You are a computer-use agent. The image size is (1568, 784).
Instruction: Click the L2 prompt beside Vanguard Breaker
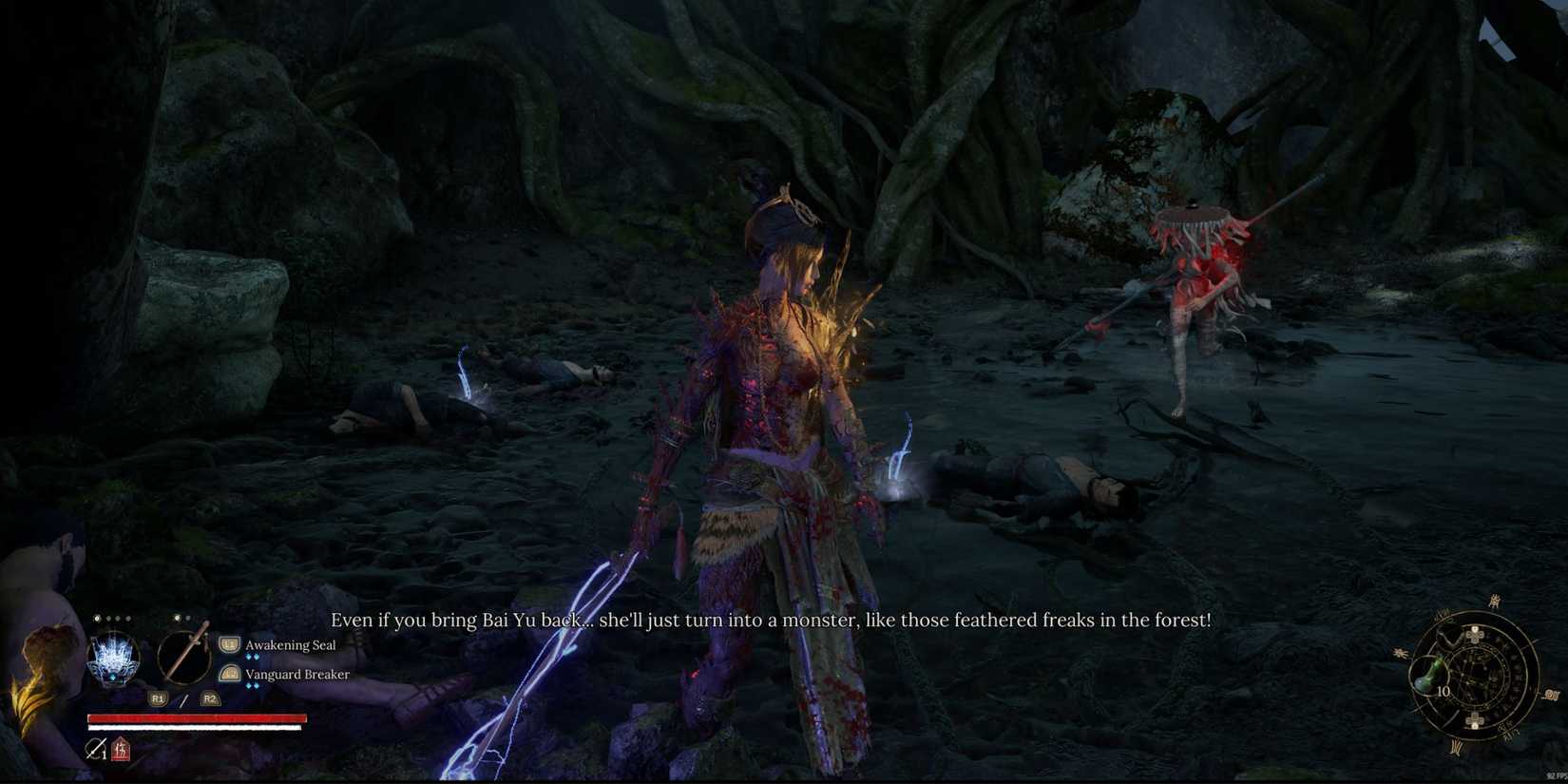click(x=230, y=675)
